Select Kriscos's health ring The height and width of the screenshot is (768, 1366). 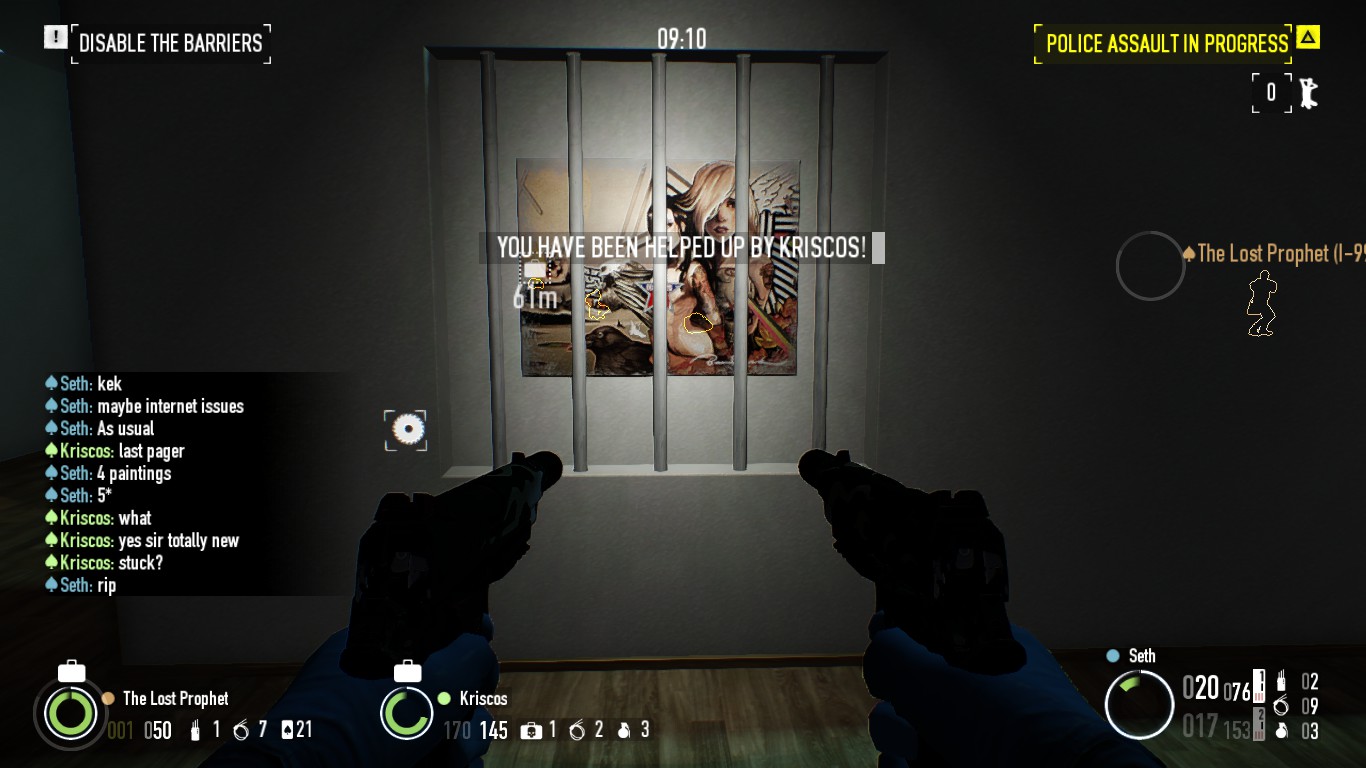click(x=406, y=713)
